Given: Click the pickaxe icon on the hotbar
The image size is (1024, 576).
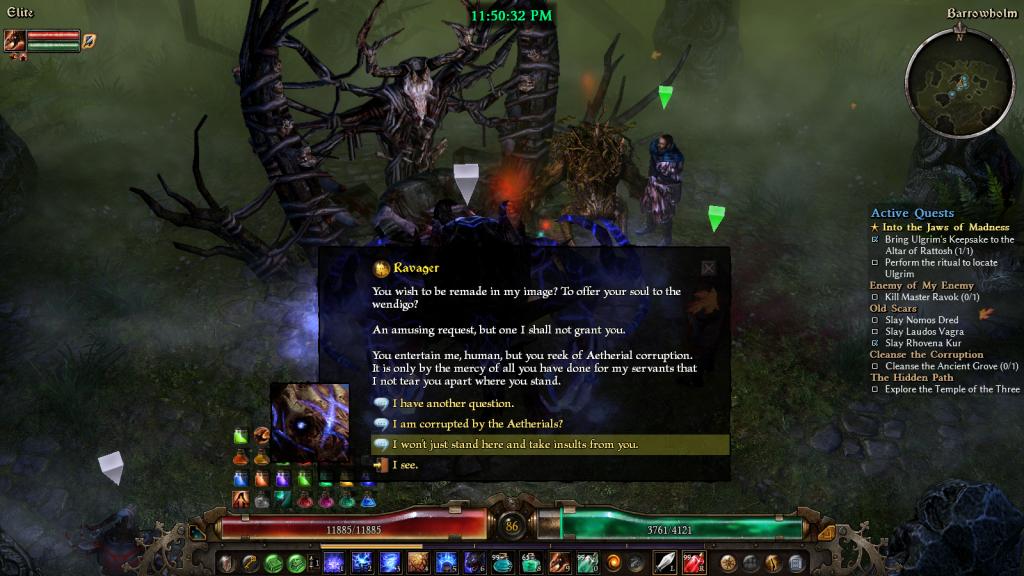Looking at the screenshot, I should point(250,562).
